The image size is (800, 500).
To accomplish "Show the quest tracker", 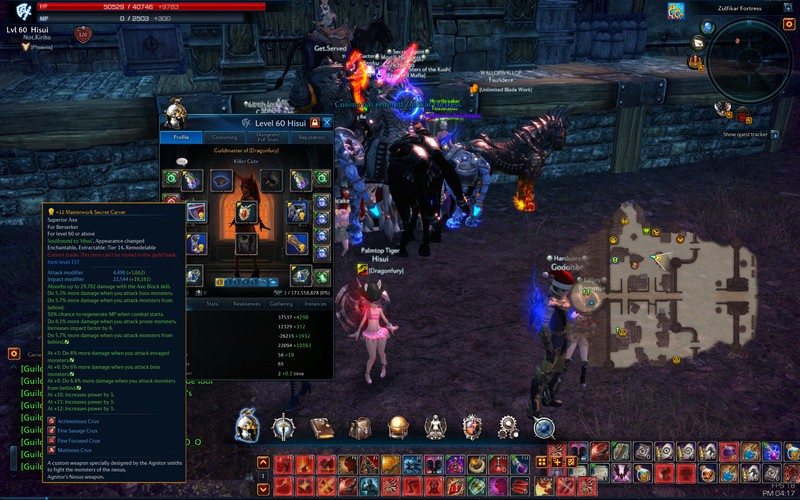I will [x=745, y=134].
